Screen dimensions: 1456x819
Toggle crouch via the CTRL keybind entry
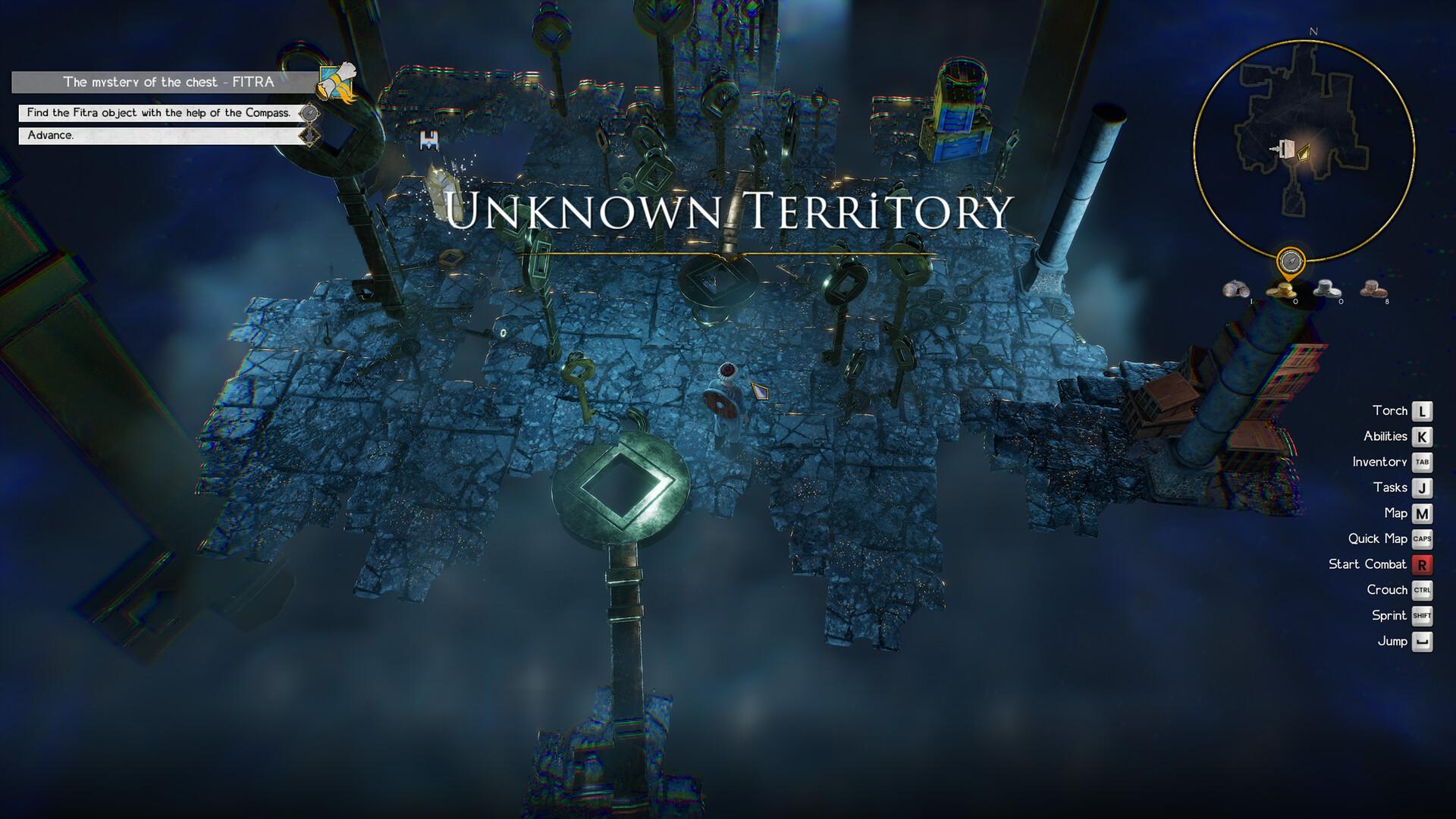pyautogui.click(x=1423, y=590)
